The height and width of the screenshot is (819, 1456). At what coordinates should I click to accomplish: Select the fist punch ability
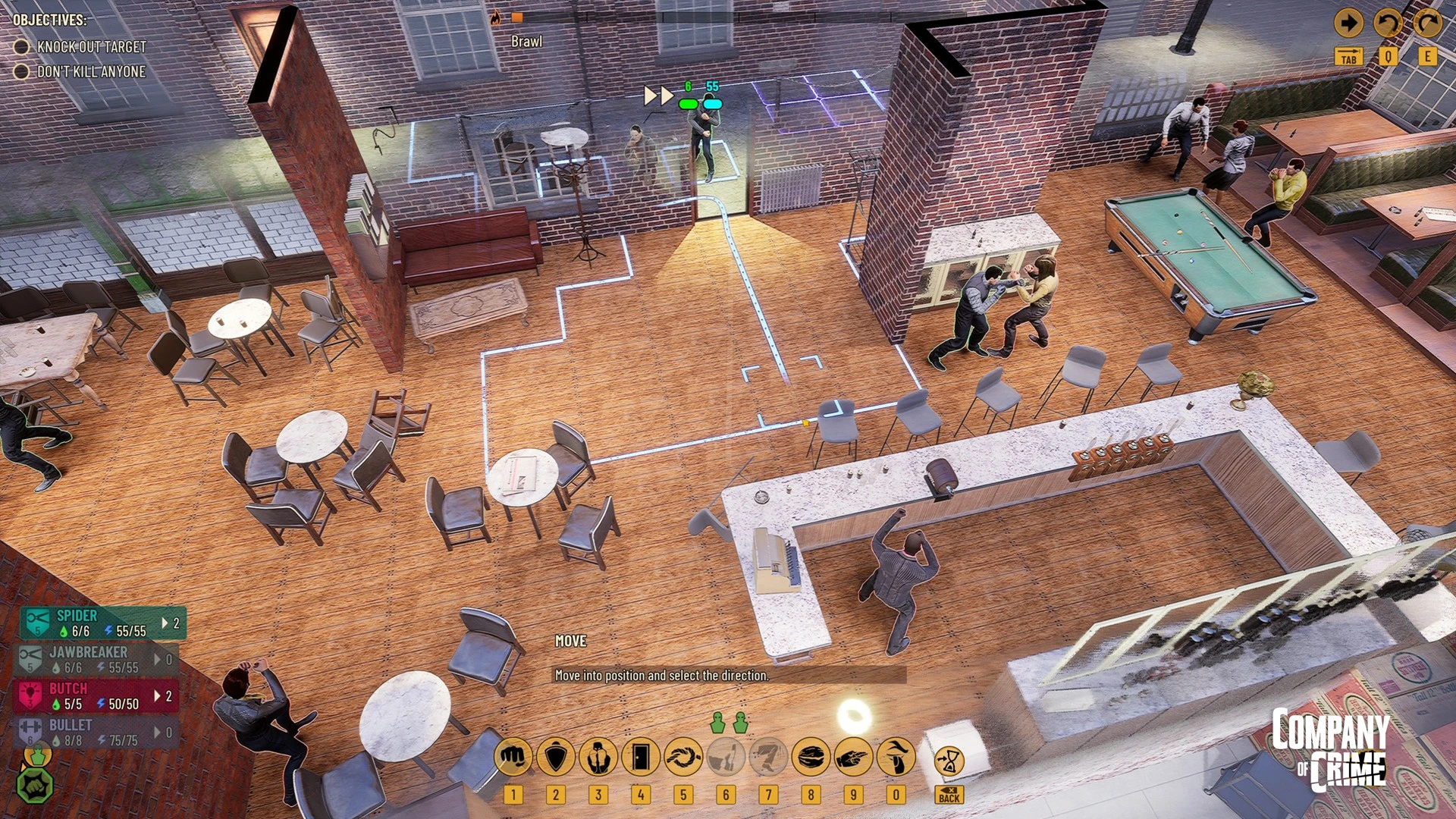(513, 757)
